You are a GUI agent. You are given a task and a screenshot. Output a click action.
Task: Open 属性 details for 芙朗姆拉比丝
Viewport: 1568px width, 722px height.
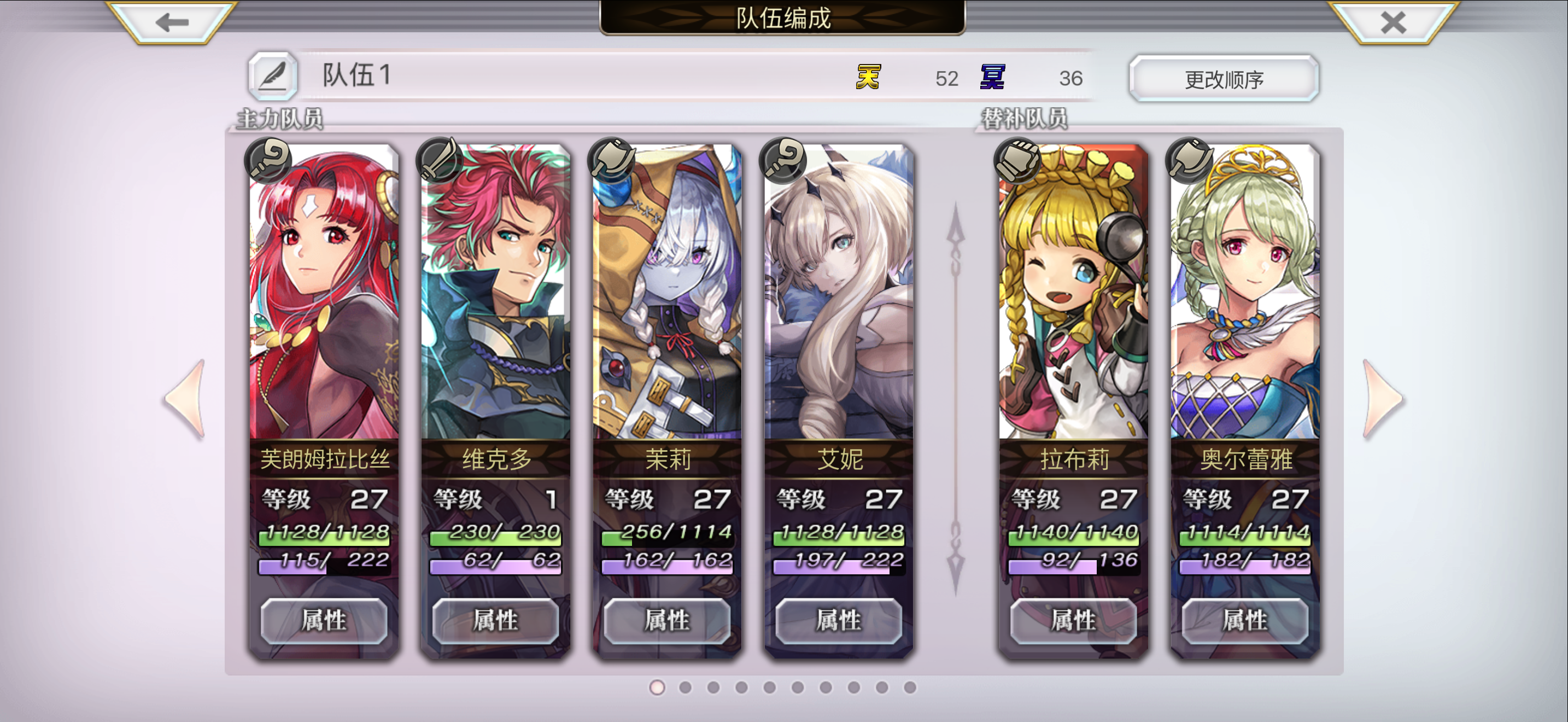tap(324, 621)
